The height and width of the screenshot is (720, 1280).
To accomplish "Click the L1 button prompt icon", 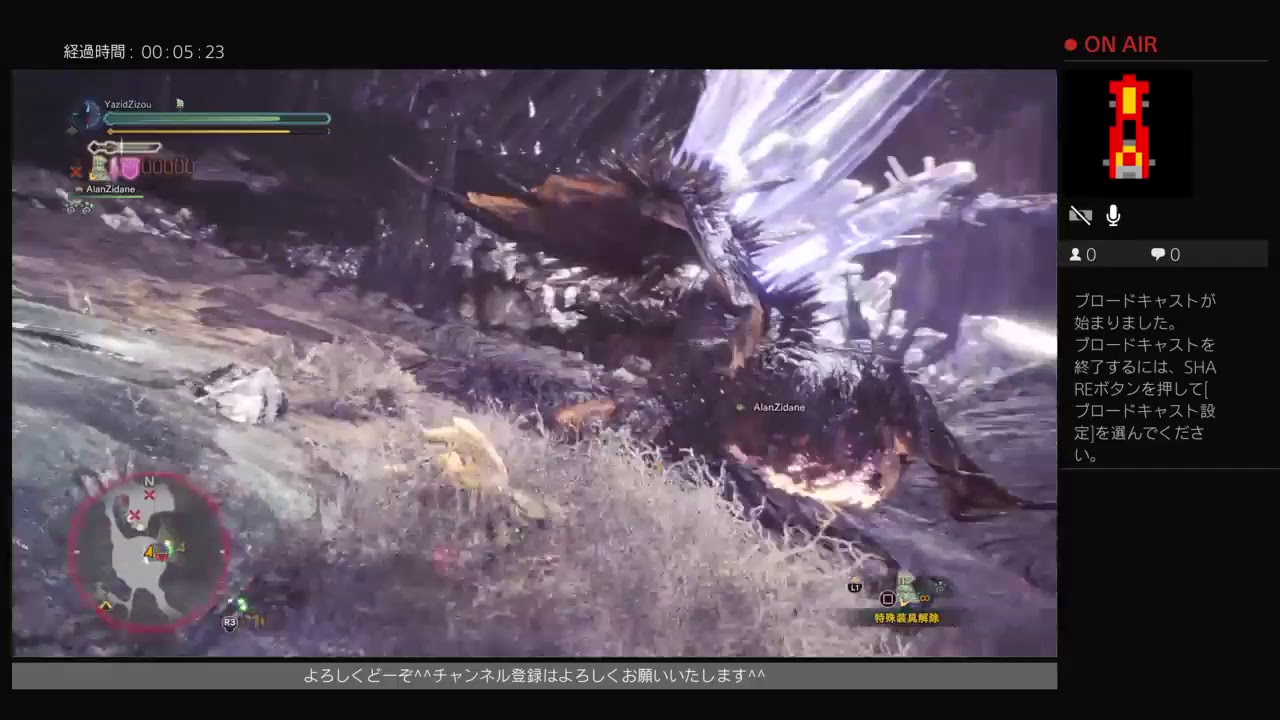I will point(855,589).
